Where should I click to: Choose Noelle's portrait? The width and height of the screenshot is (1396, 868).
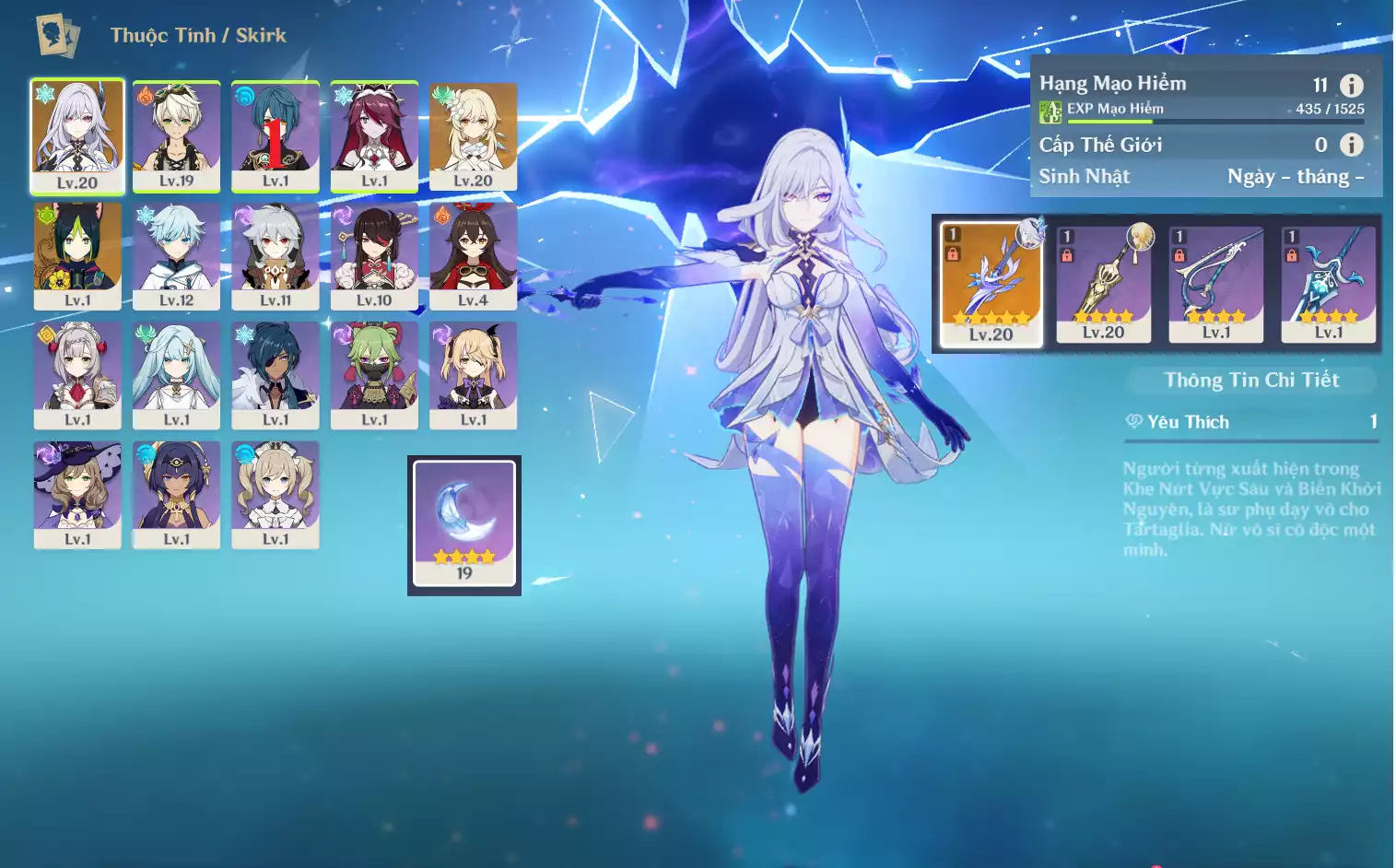pyautogui.click(x=77, y=374)
